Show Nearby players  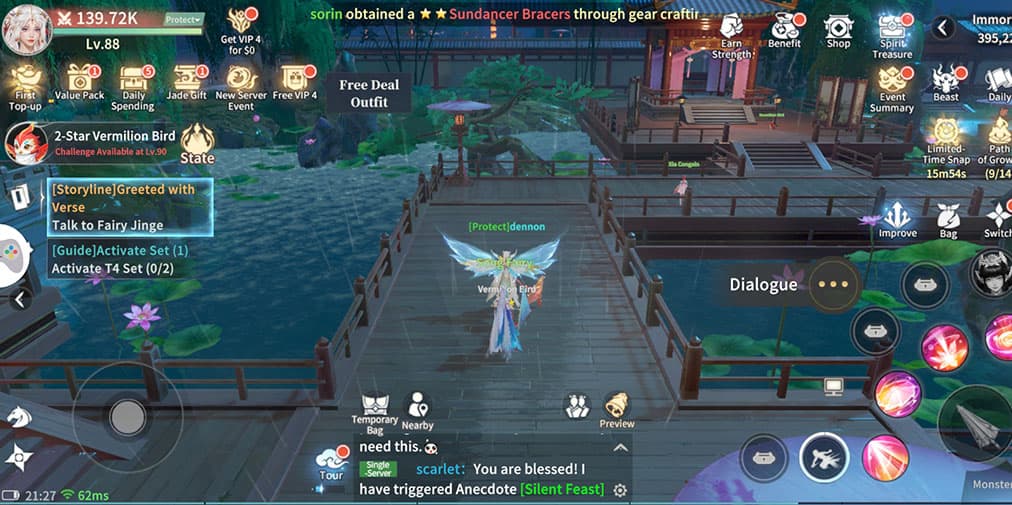pyautogui.click(x=418, y=412)
